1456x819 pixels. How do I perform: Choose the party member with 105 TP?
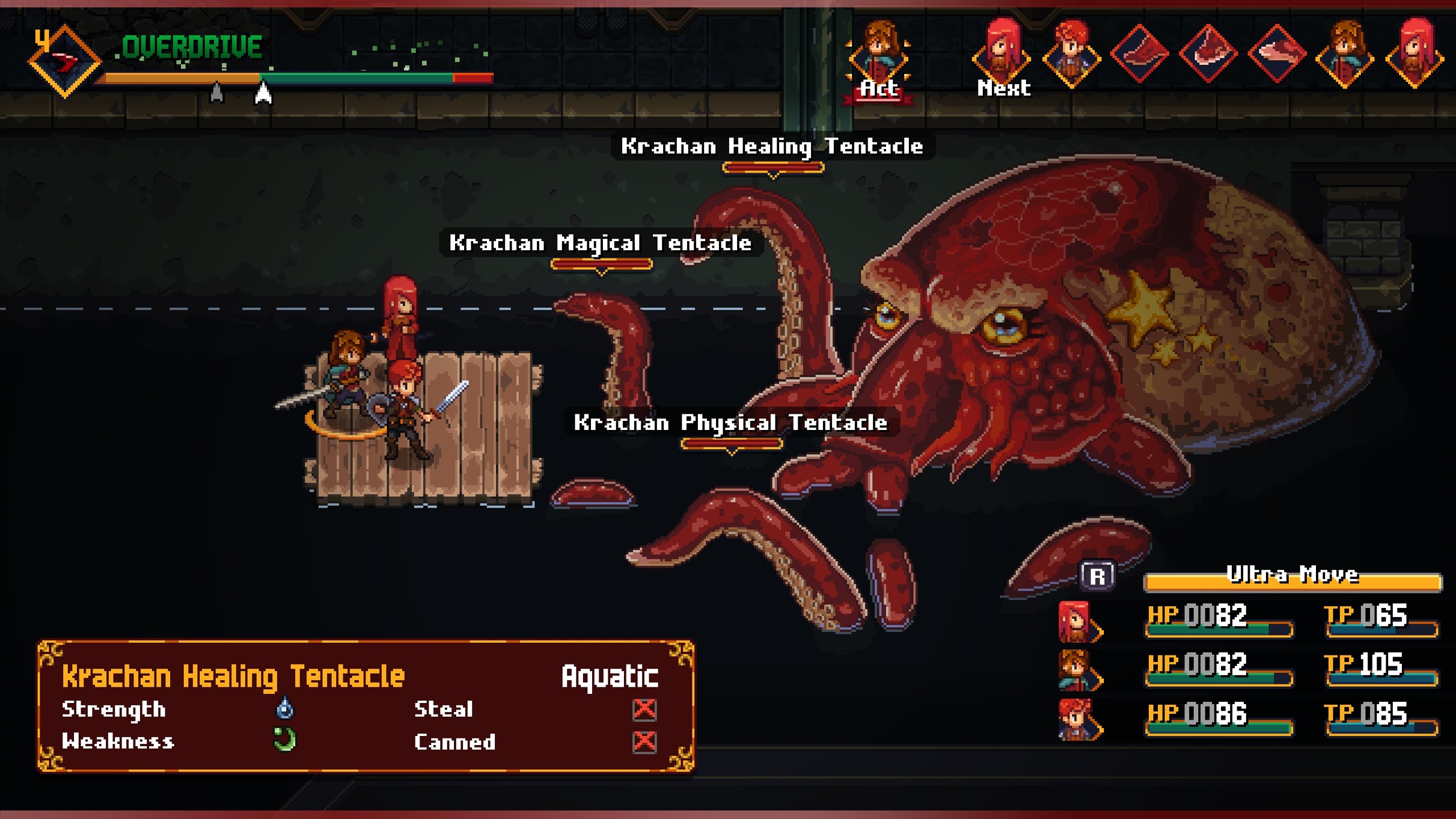[x=1076, y=670]
